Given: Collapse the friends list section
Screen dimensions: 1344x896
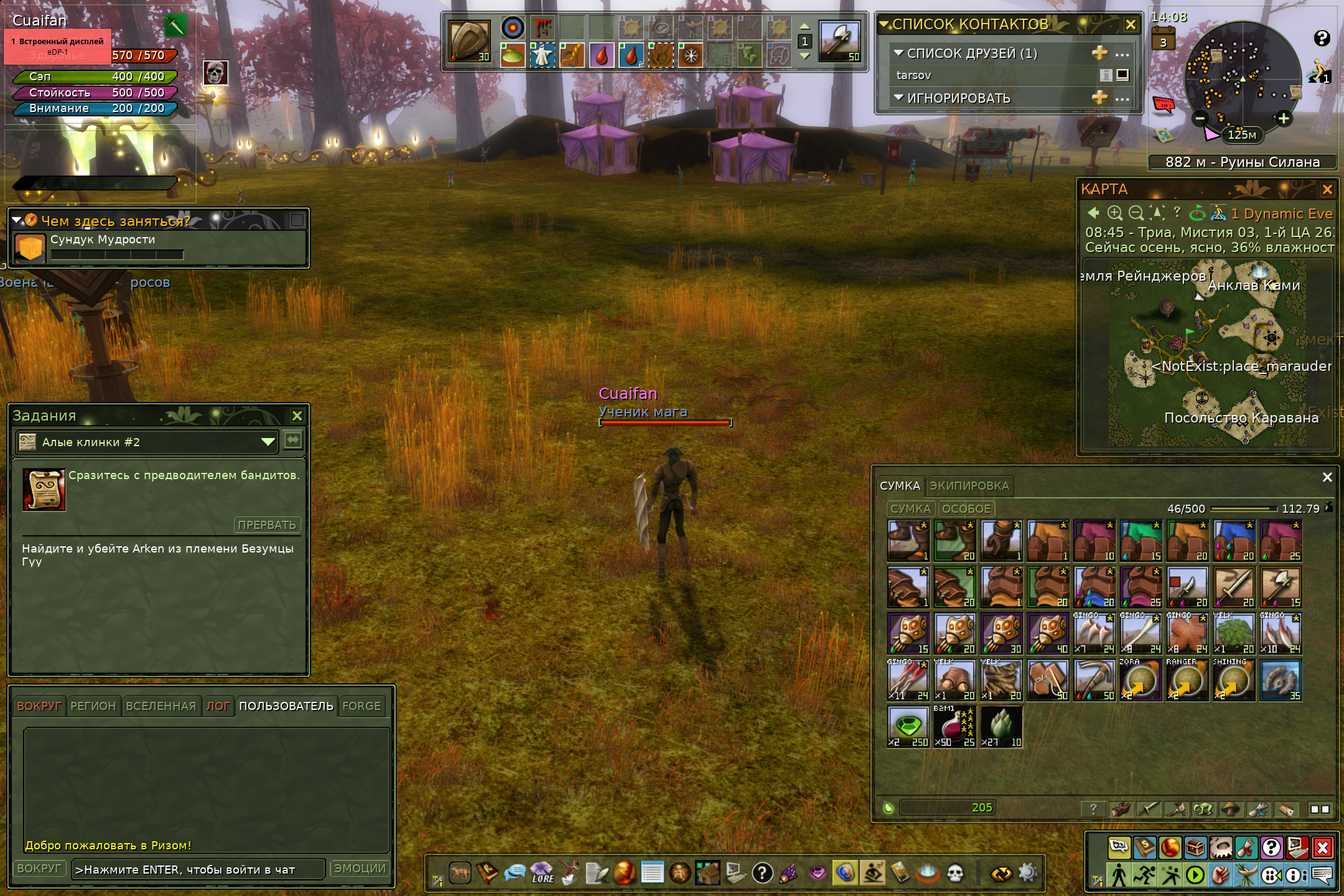Looking at the screenshot, I should tap(898, 54).
